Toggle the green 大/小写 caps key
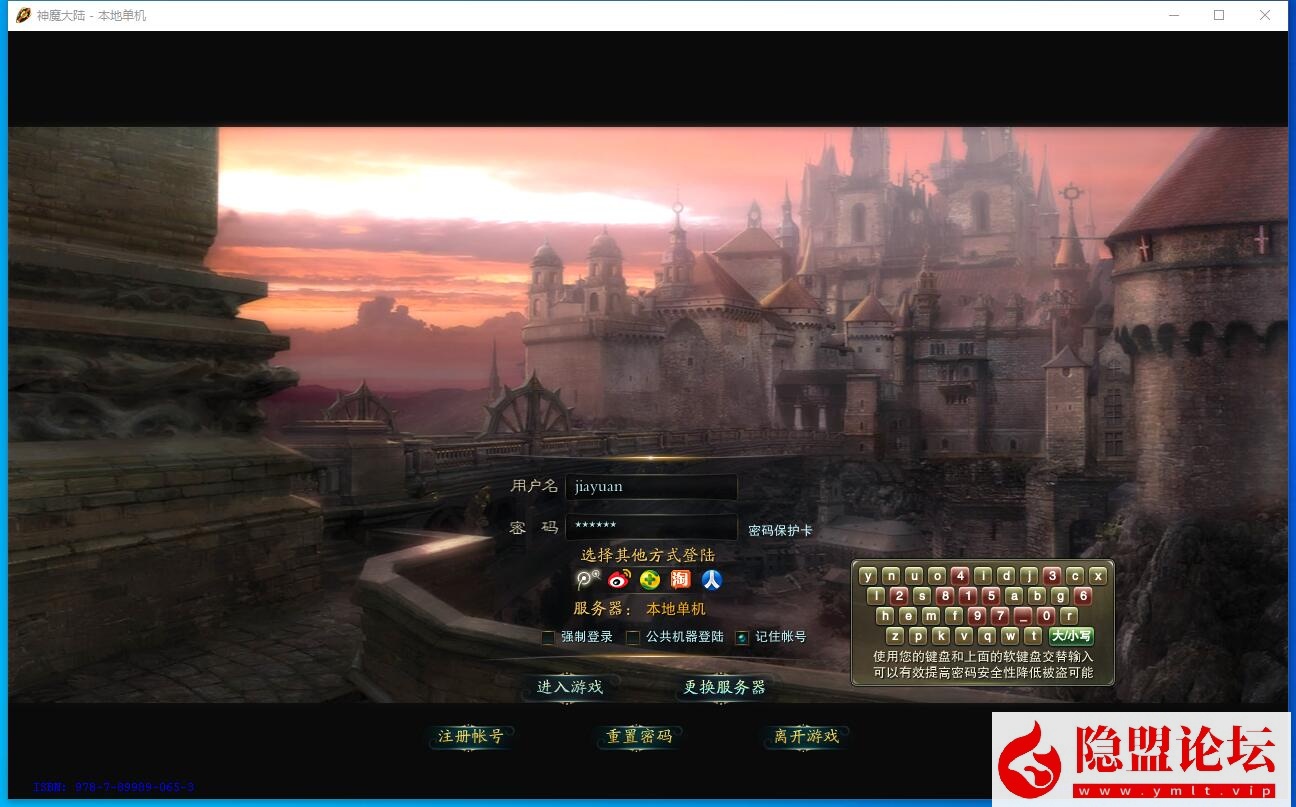This screenshot has width=1296, height=807. 1071,636
